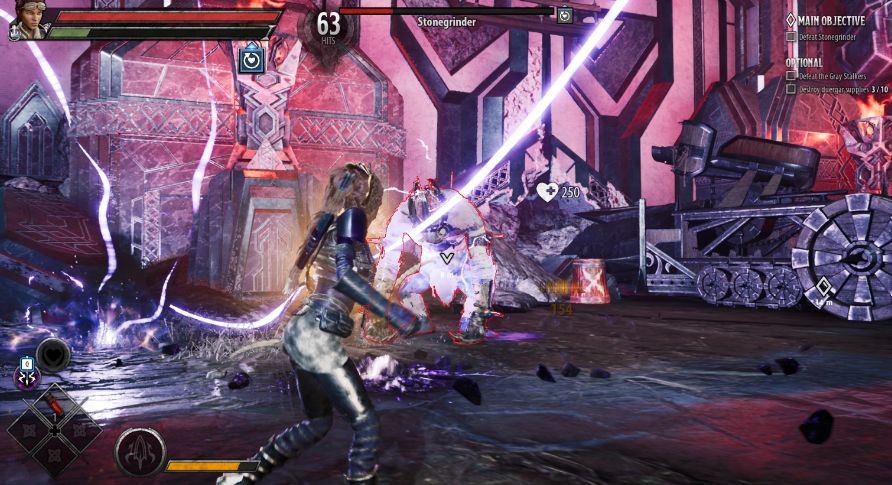Viewport: 892px width, 485px height.
Task: Activate the ultimate ability emblem icon
Action: pyautogui.click(x=138, y=452)
